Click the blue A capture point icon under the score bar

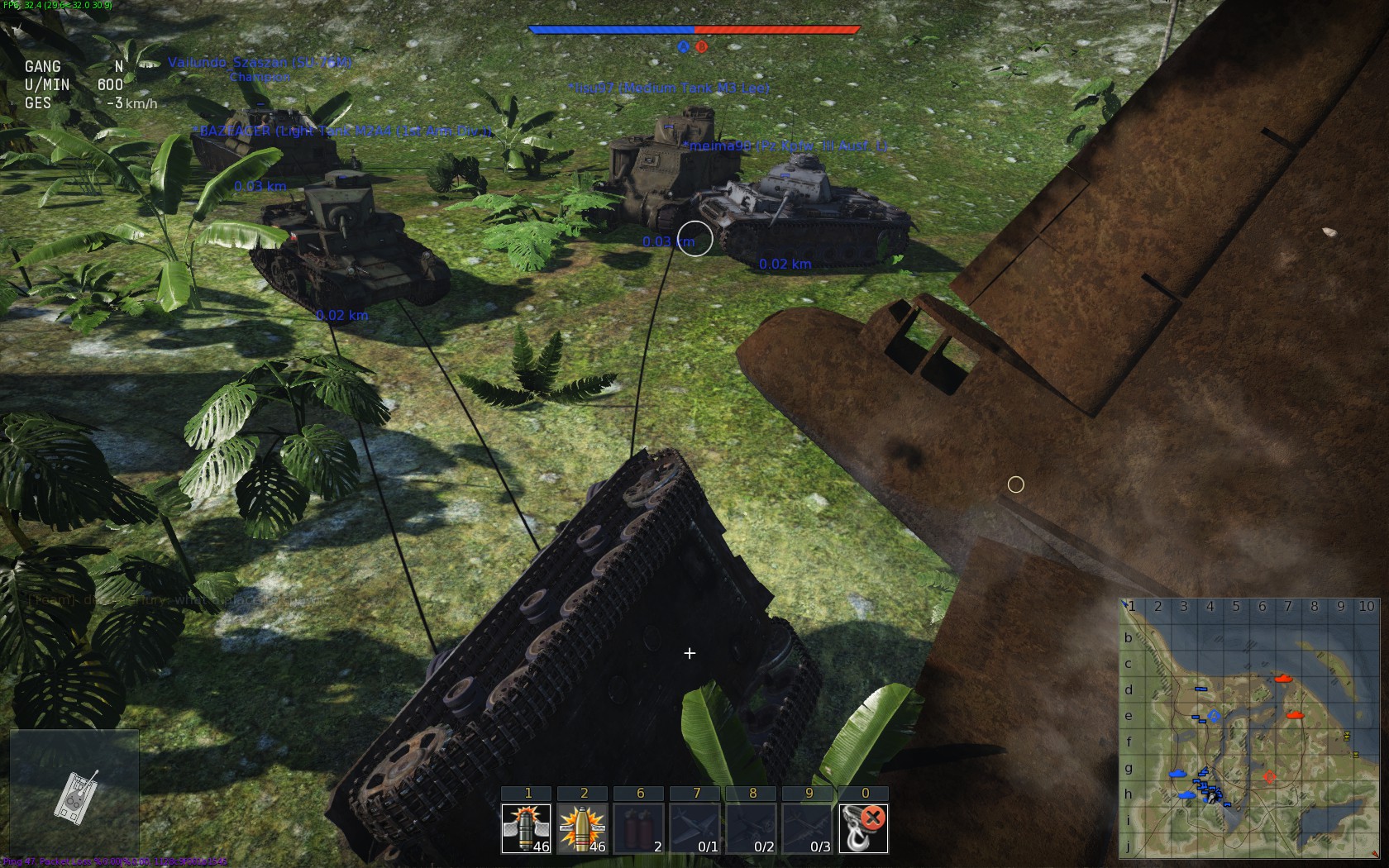coord(683,47)
